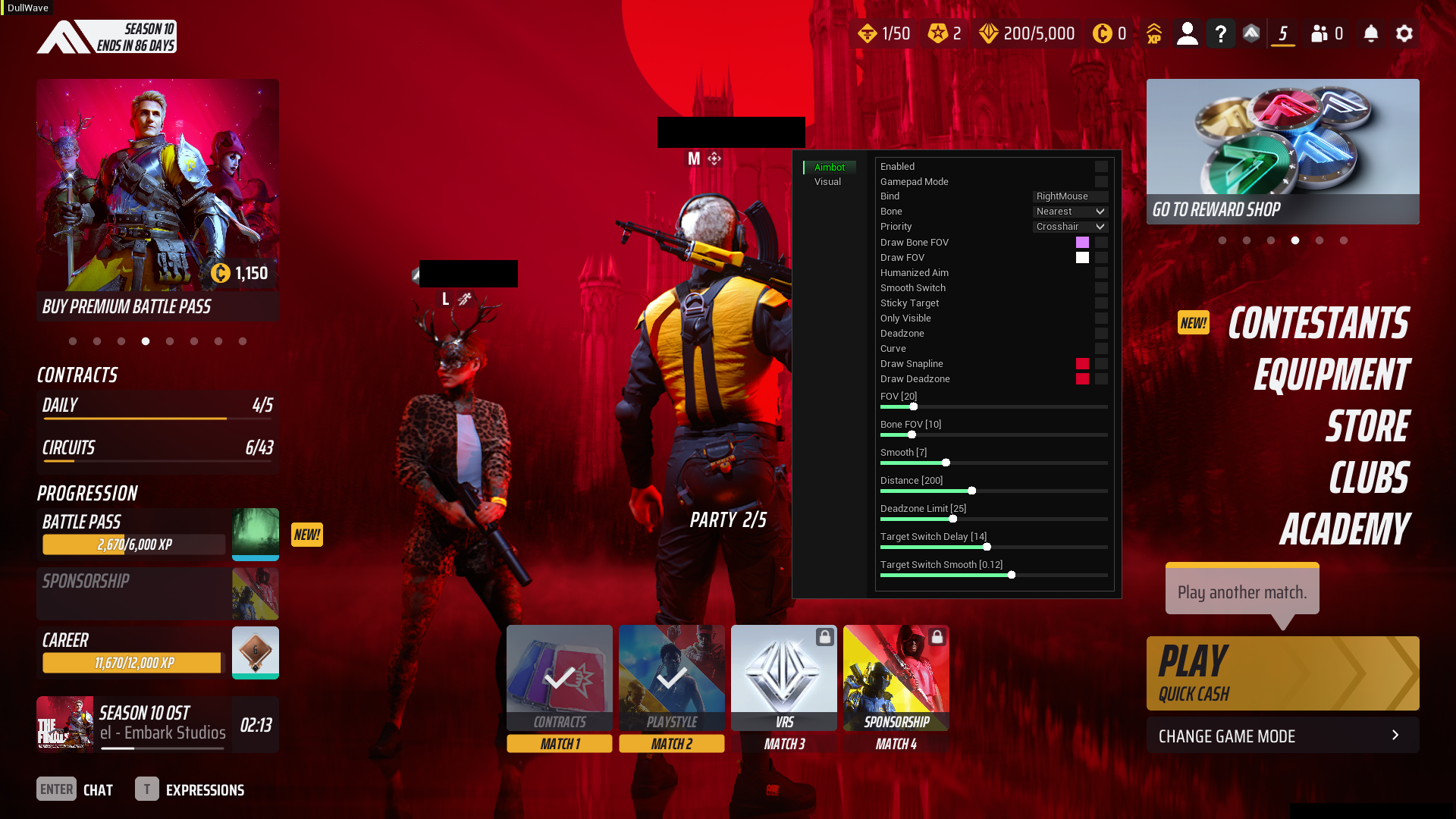Image resolution: width=1456 pixels, height=819 pixels.
Task: Open the help question mark icon
Action: coord(1220,34)
